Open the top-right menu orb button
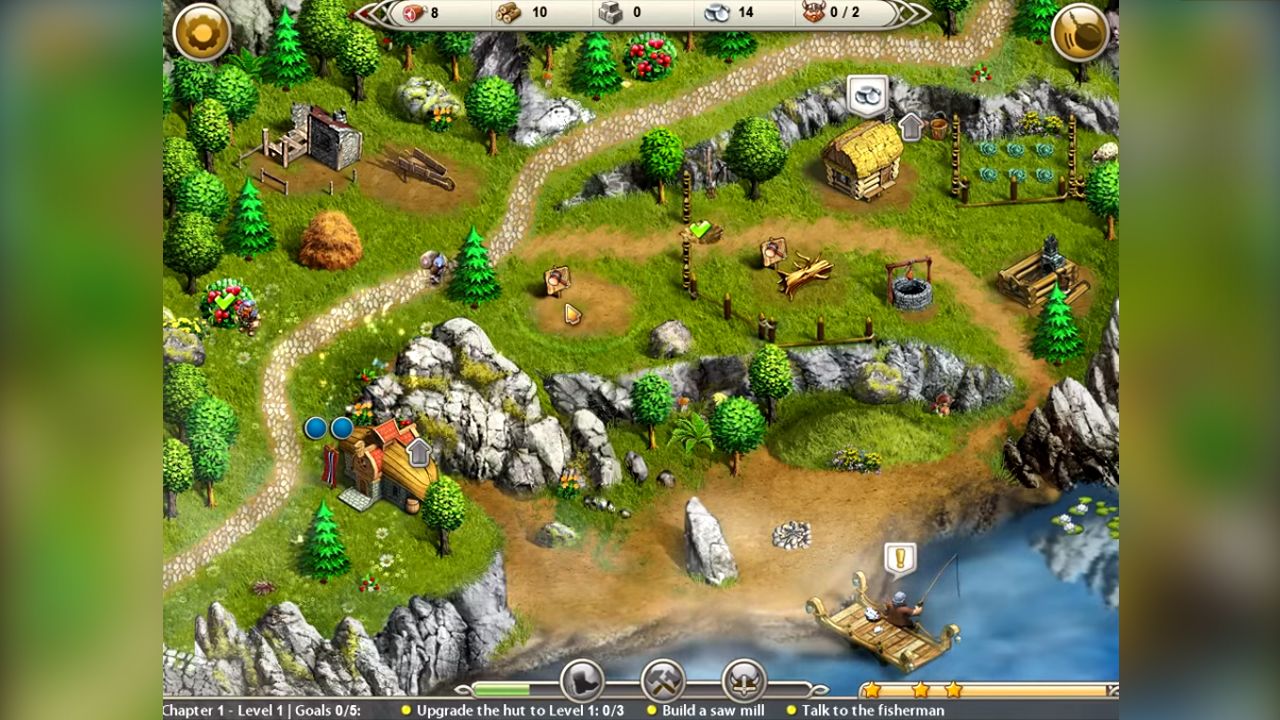This screenshot has height=720, width=1280. [x=1080, y=30]
